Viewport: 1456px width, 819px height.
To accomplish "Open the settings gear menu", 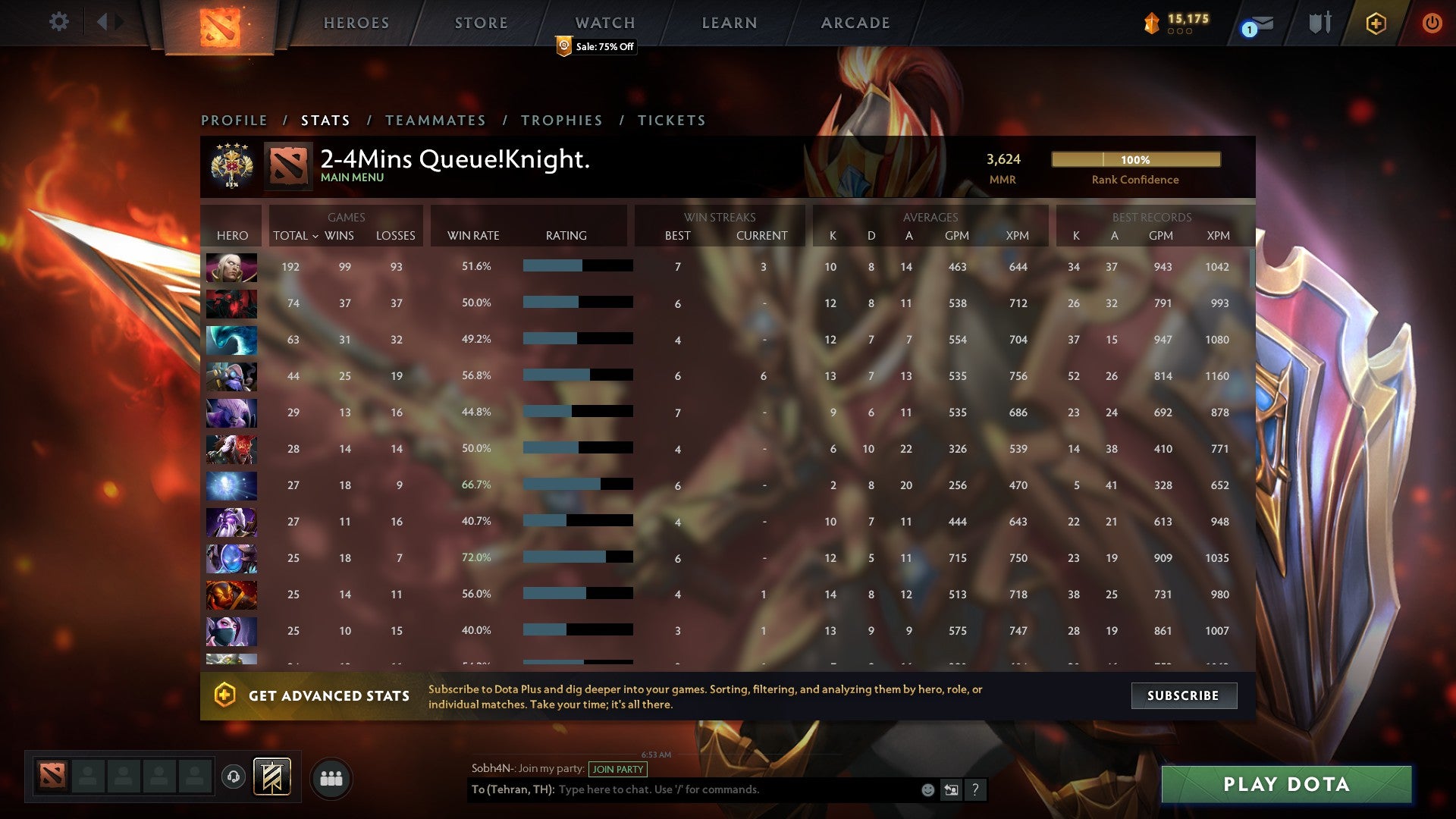I will (x=59, y=22).
